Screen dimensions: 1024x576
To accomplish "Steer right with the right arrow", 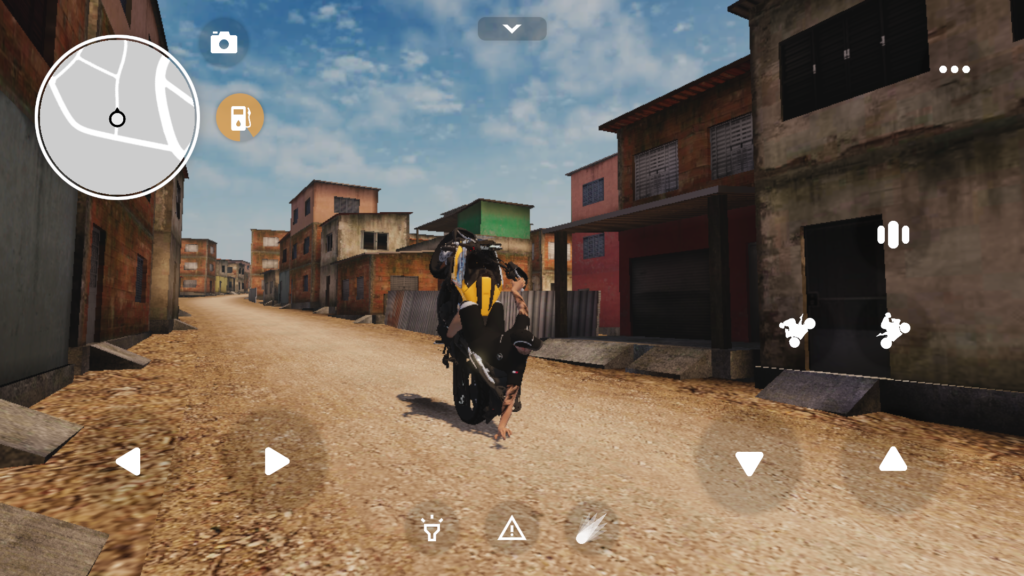I will [276, 461].
